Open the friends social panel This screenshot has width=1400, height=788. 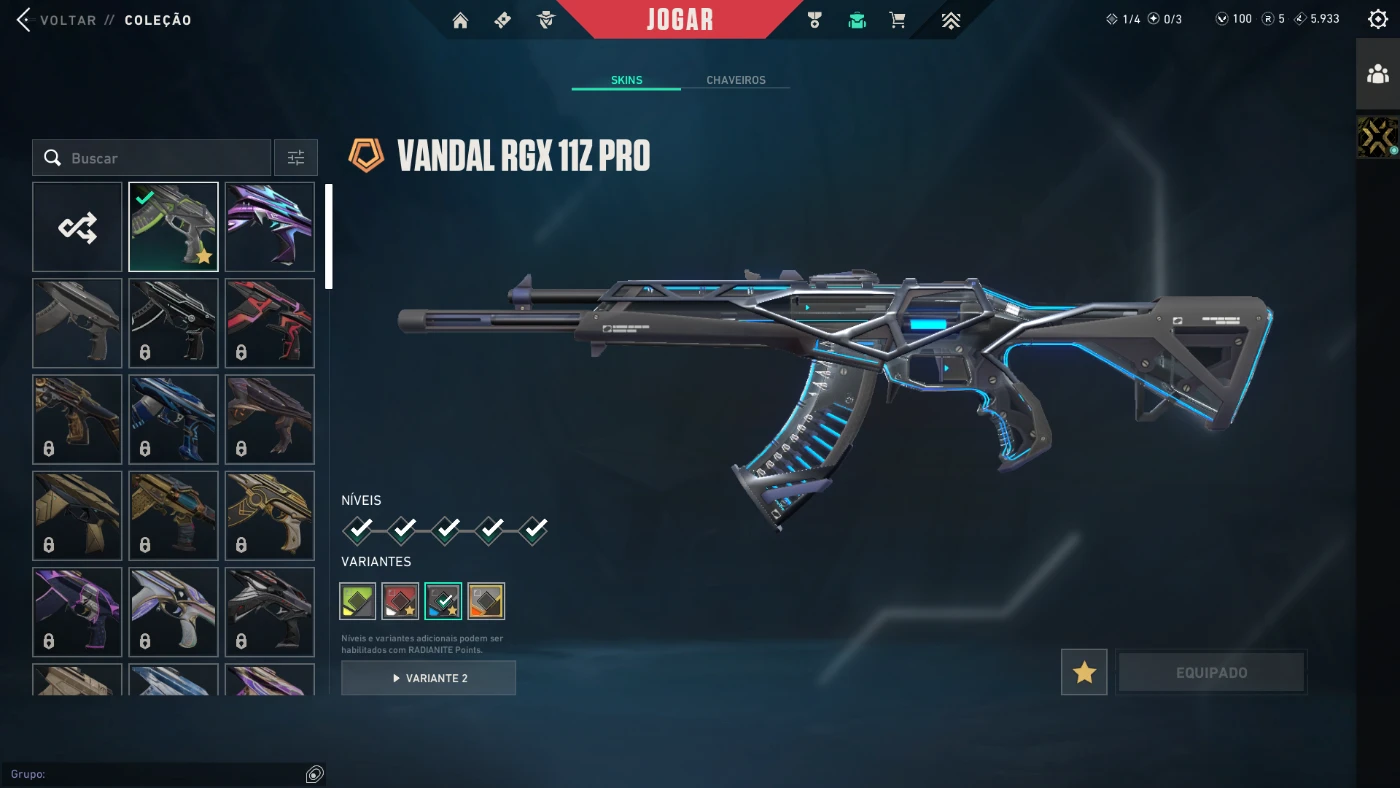pos(1378,74)
